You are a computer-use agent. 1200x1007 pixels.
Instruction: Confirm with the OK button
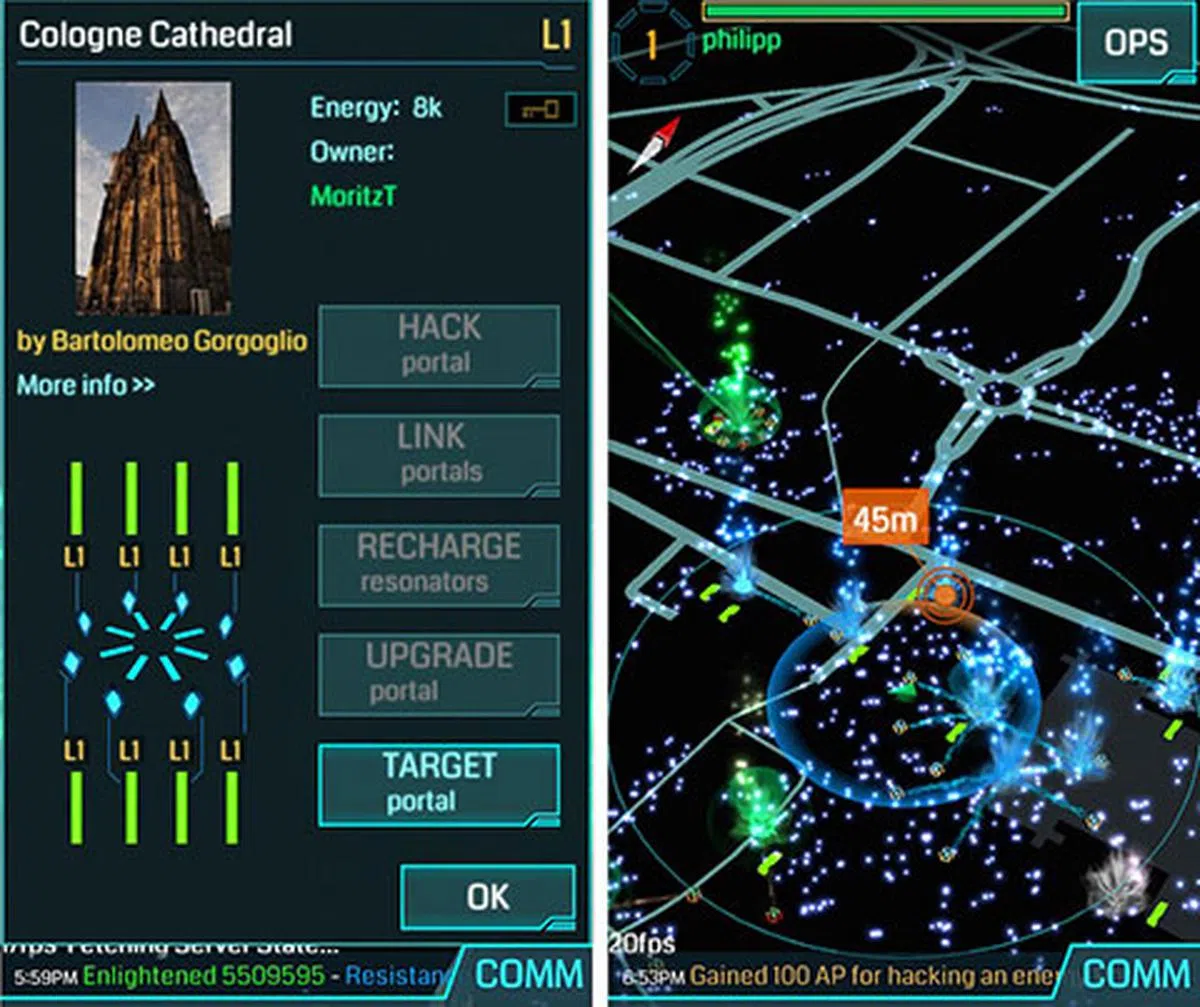[487, 897]
